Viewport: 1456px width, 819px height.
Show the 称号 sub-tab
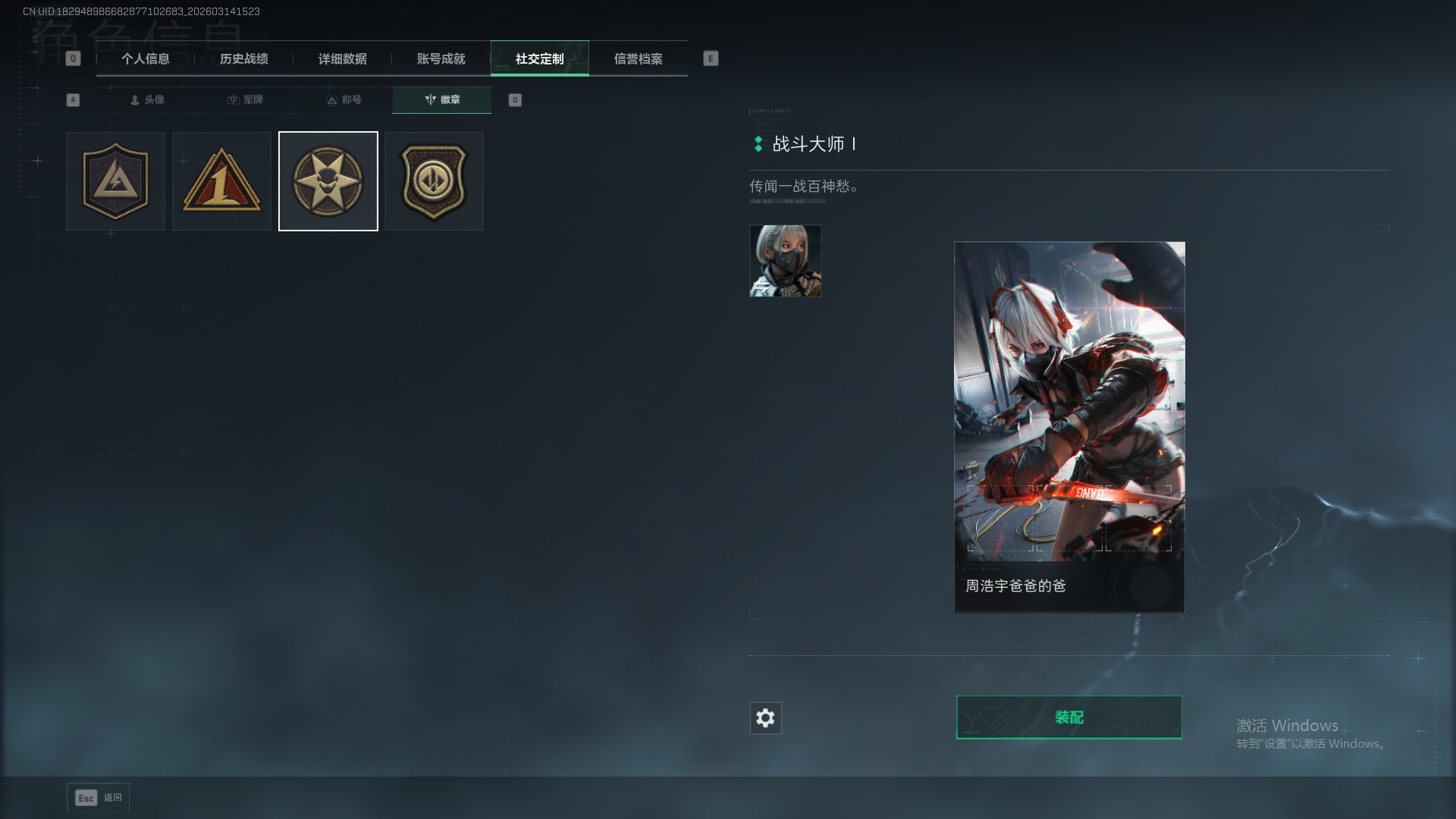coord(344,100)
